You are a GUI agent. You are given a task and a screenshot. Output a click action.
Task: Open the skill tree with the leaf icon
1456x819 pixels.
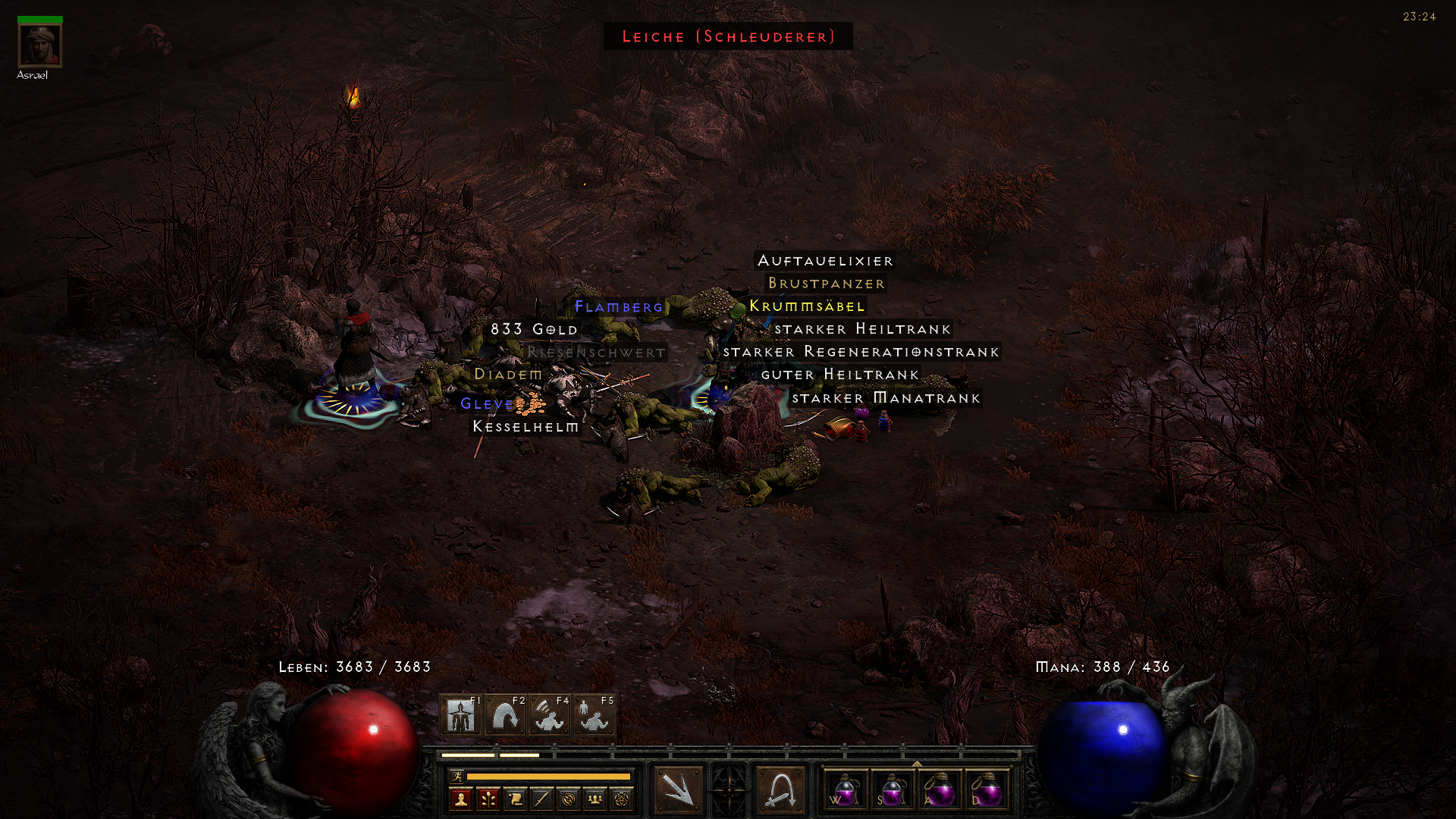(488, 800)
